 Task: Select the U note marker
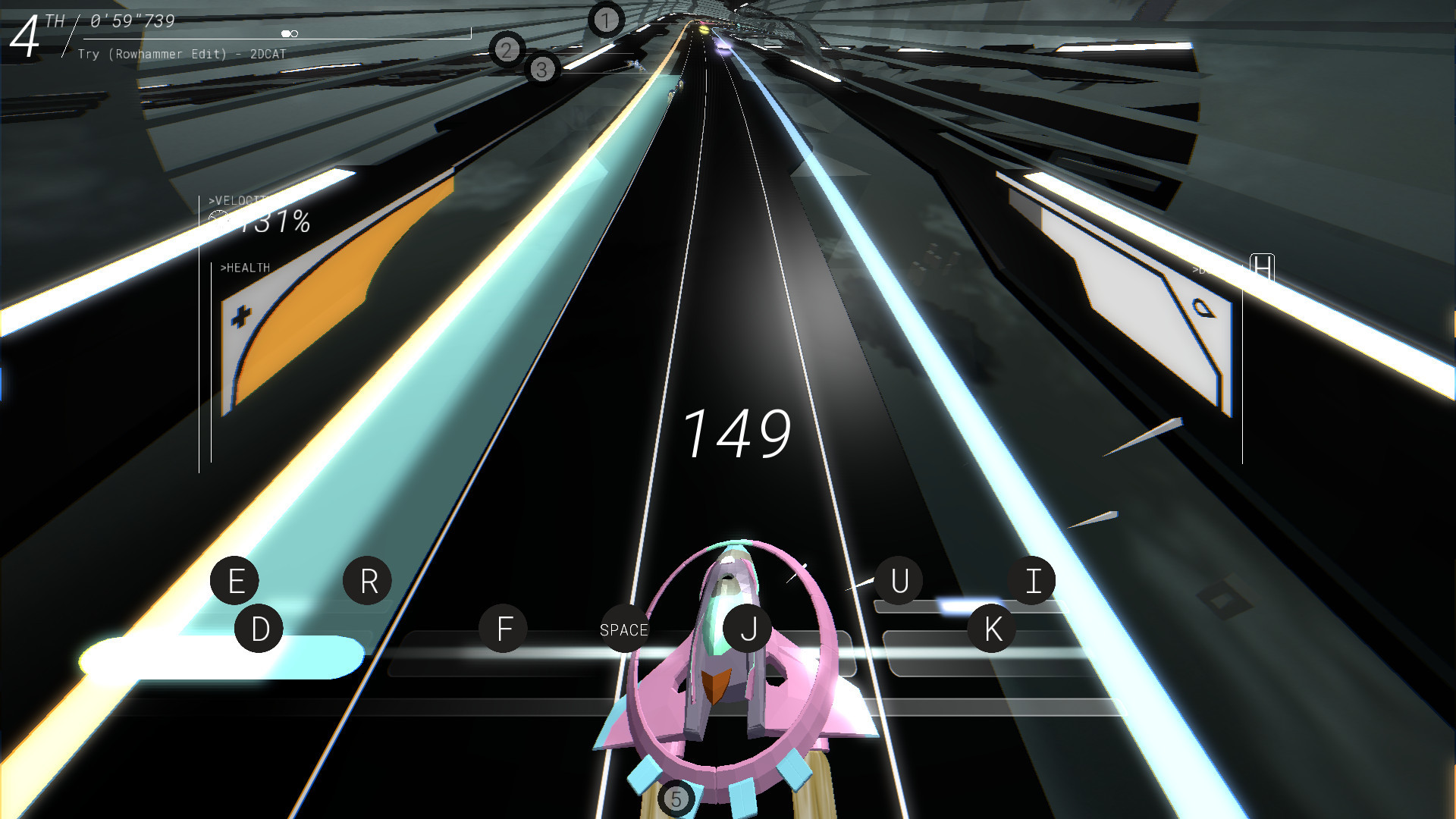click(900, 581)
